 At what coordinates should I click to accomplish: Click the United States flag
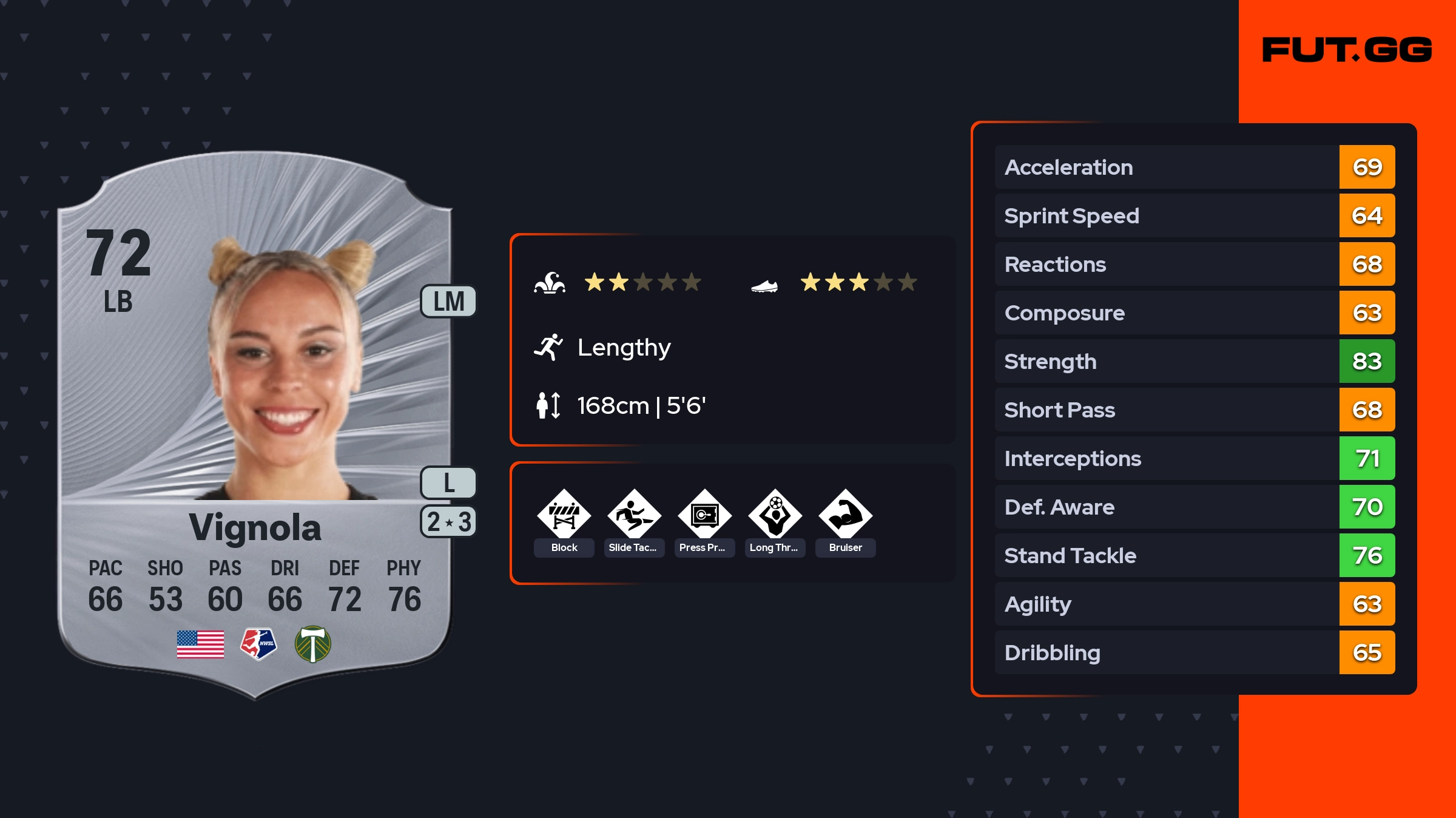pos(200,644)
